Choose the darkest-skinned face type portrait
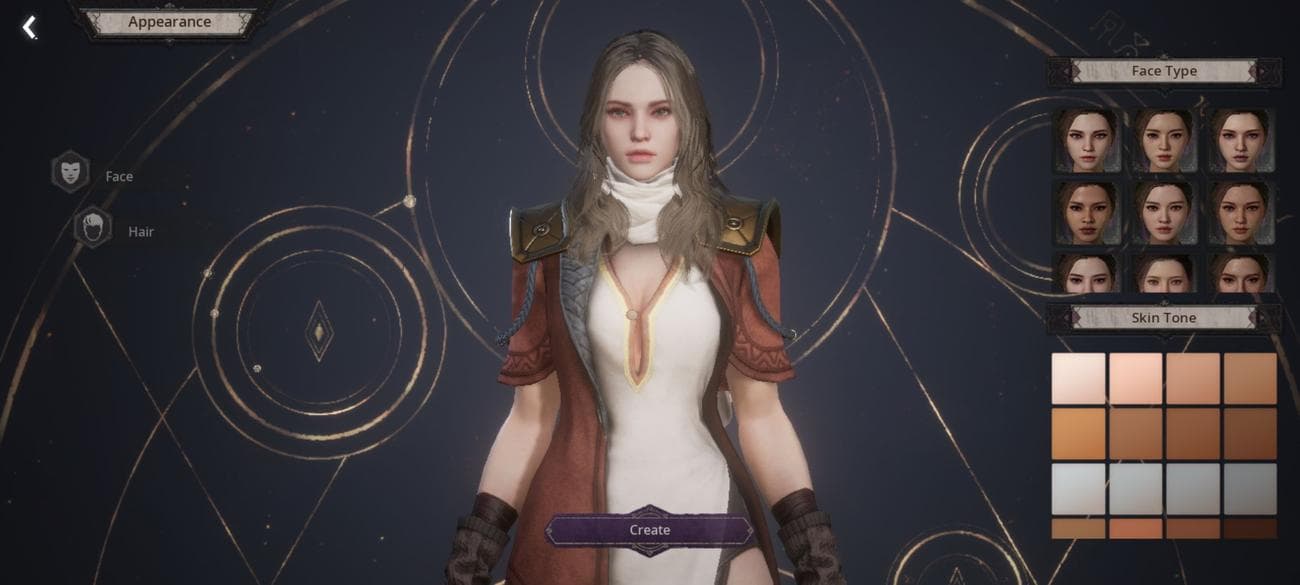This screenshot has width=1300, height=585. point(1085,211)
